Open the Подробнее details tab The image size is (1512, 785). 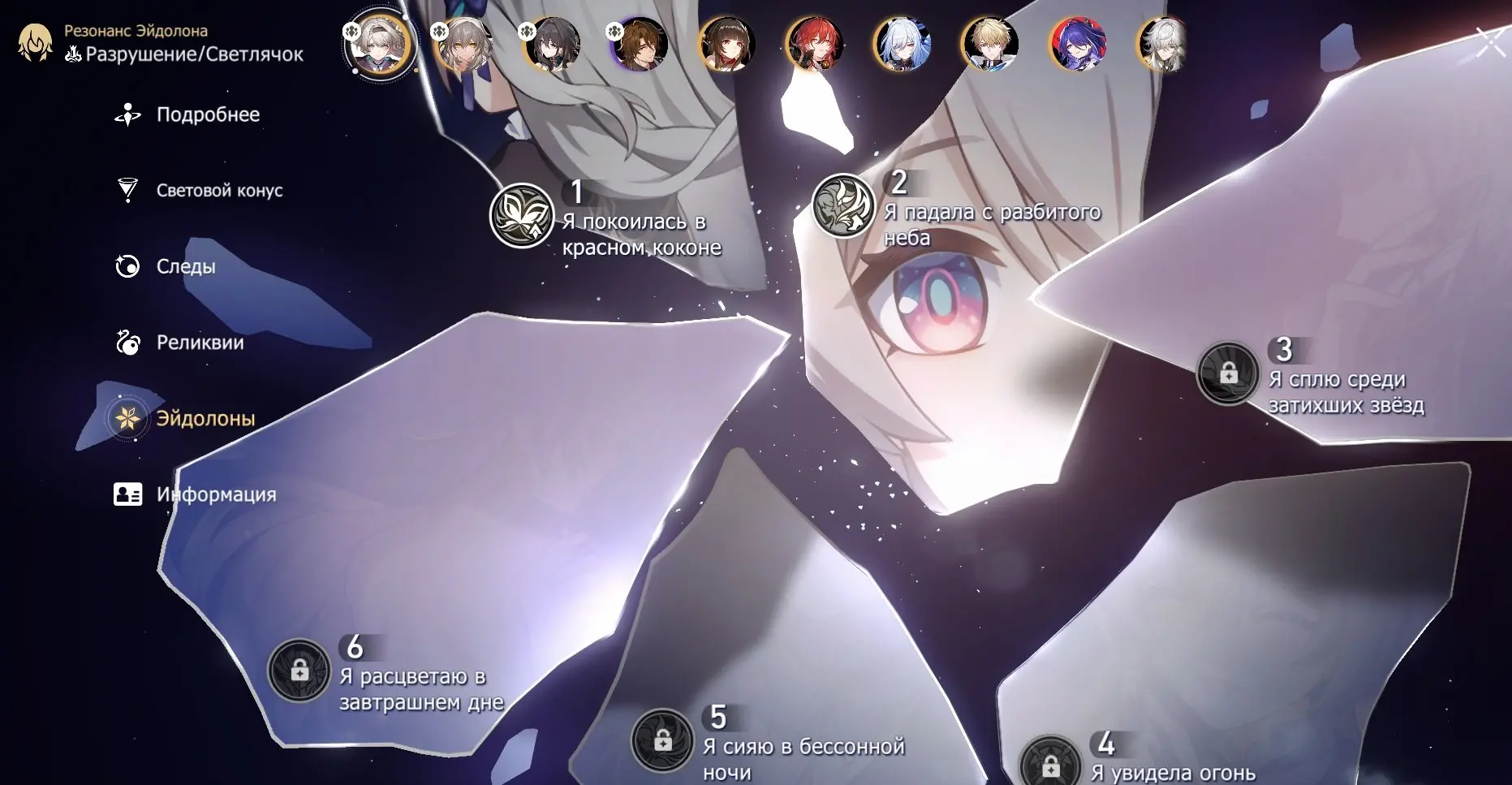pyautogui.click(x=207, y=115)
